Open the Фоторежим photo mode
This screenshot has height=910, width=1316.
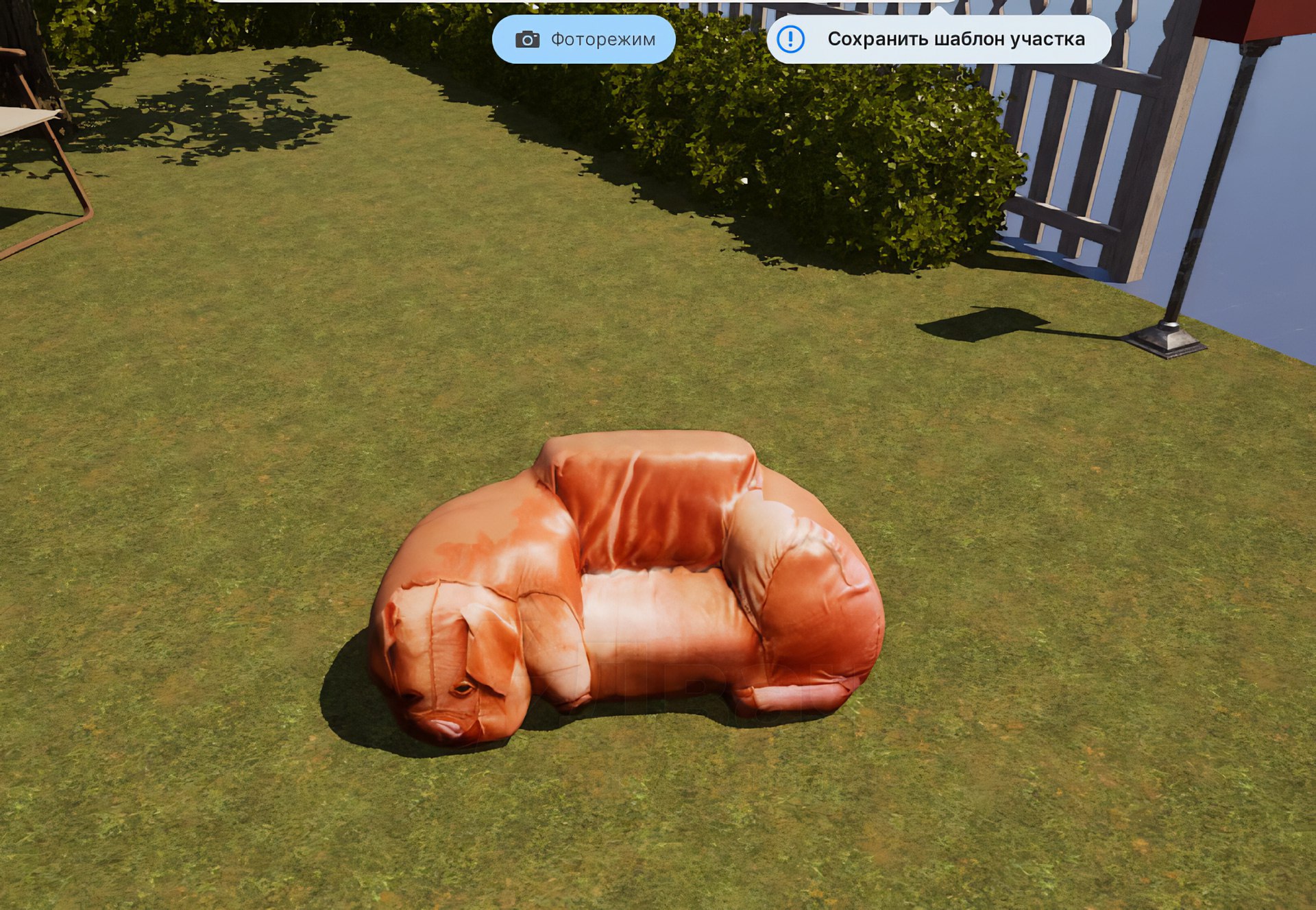(584, 40)
